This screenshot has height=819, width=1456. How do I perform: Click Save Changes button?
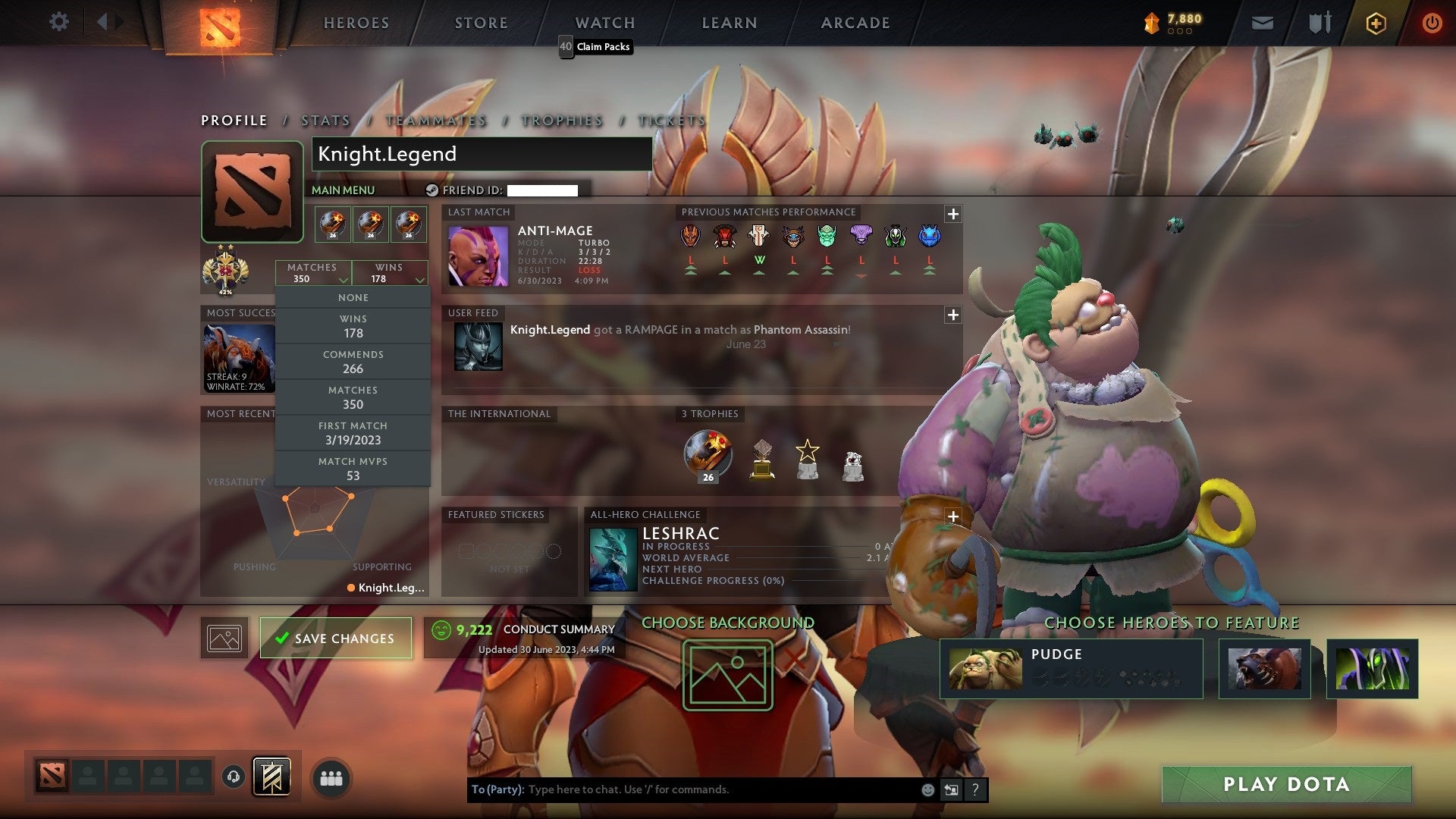tap(336, 638)
